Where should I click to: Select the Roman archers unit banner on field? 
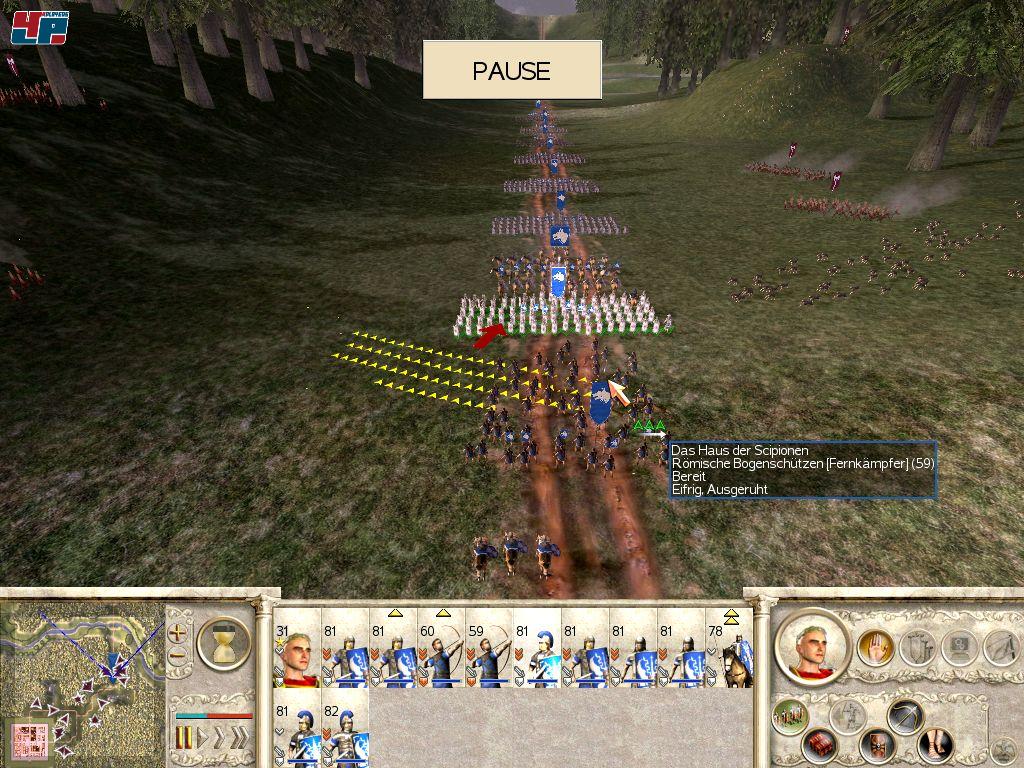click(x=601, y=402)
